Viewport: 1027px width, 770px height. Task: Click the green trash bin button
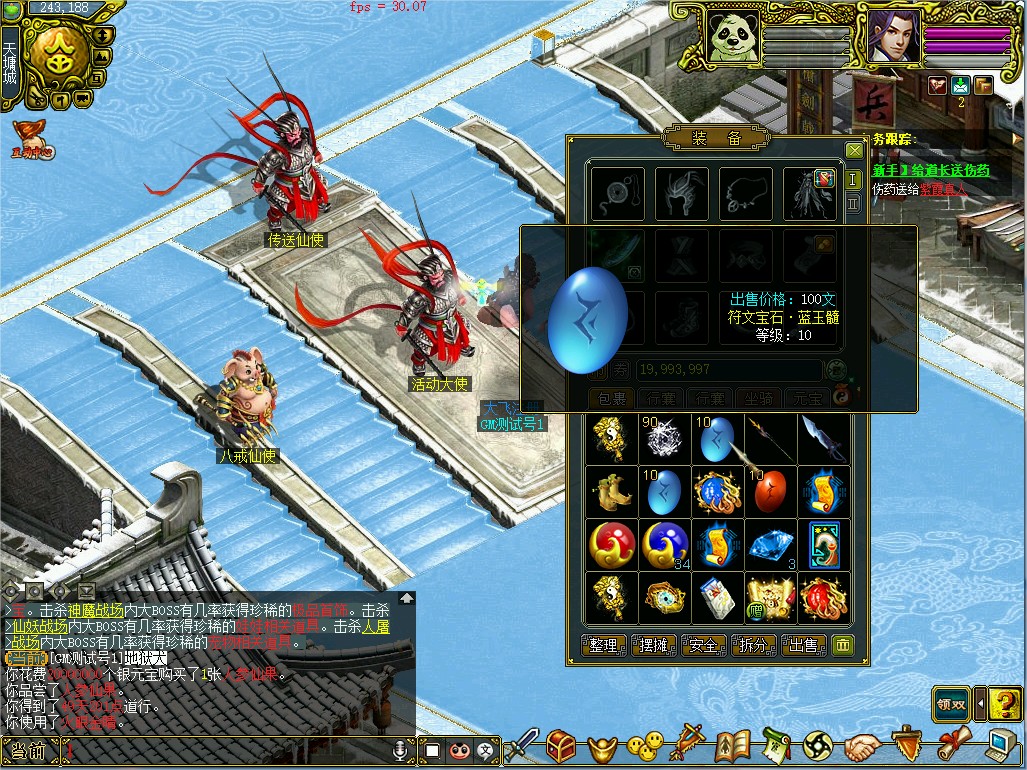tap(843, 645)
